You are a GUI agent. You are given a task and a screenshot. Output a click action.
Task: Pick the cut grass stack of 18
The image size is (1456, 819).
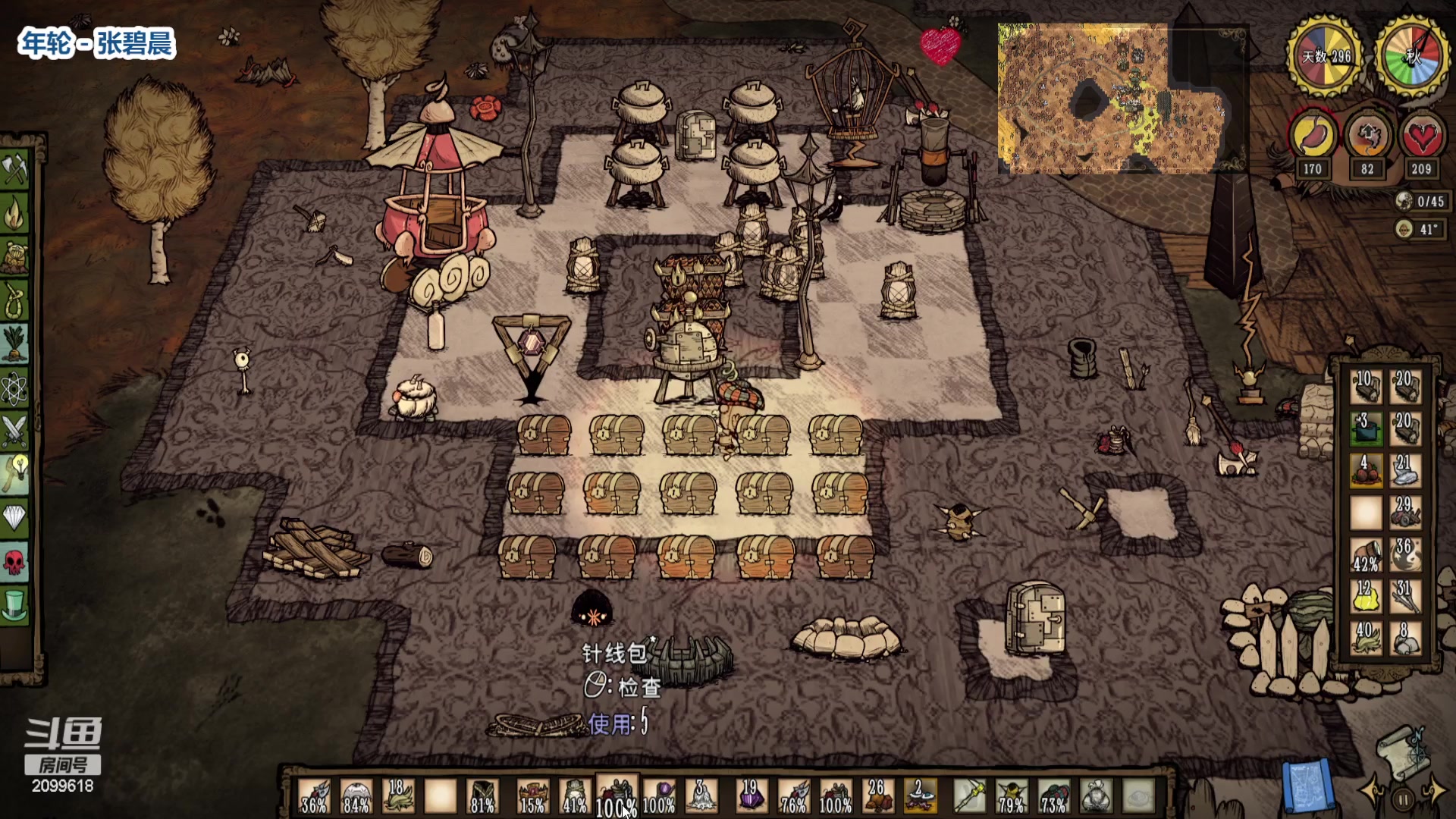[397, 796]
